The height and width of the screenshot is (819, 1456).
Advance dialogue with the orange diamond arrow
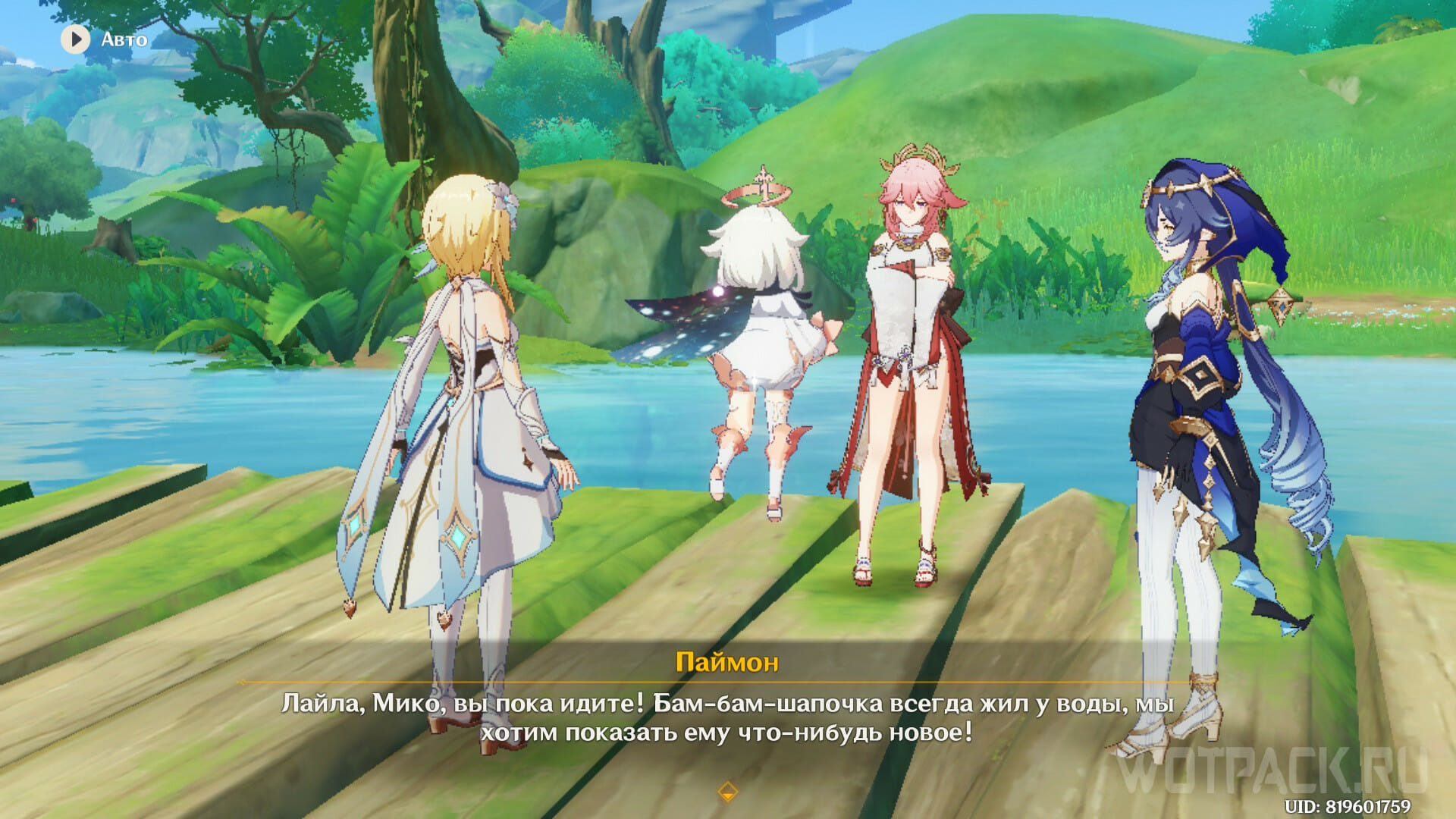point(727,791)
